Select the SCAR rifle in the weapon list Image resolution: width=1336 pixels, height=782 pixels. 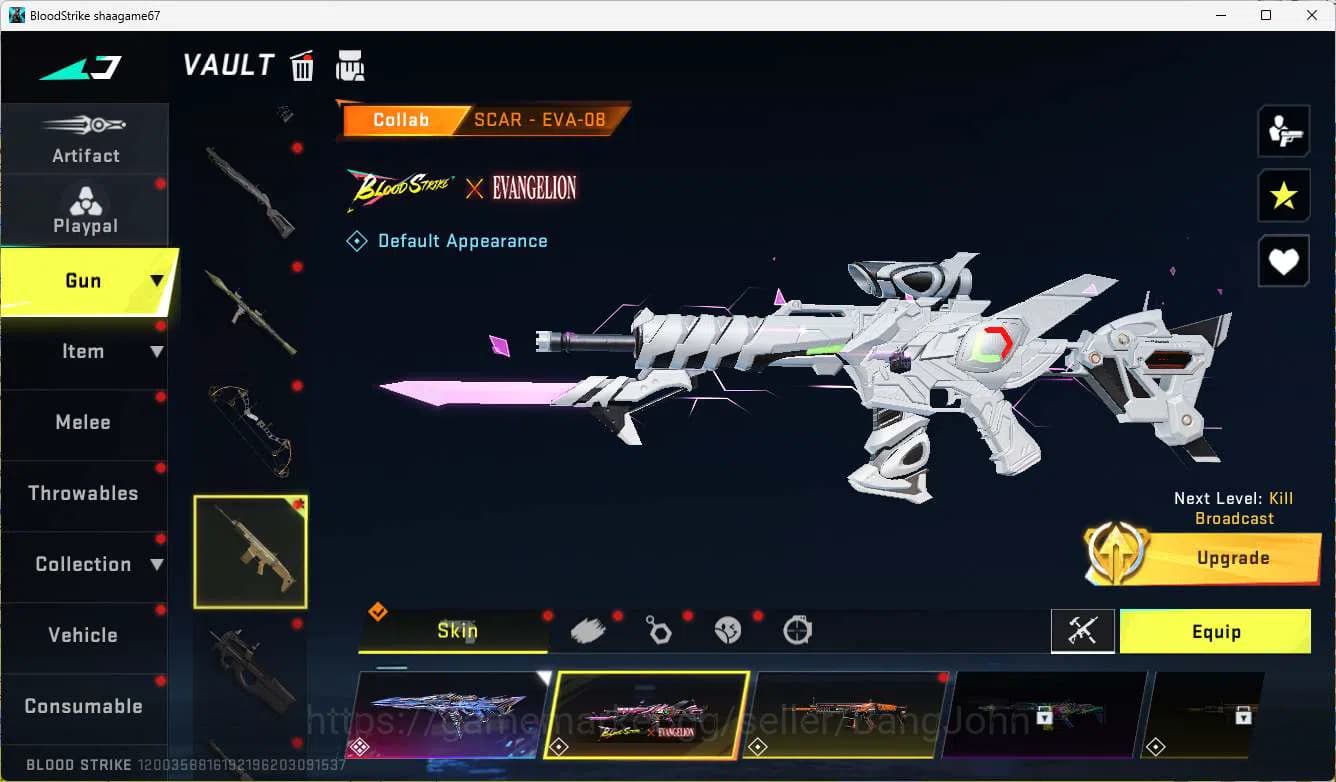pyautogui.click(x=249, y=551)
